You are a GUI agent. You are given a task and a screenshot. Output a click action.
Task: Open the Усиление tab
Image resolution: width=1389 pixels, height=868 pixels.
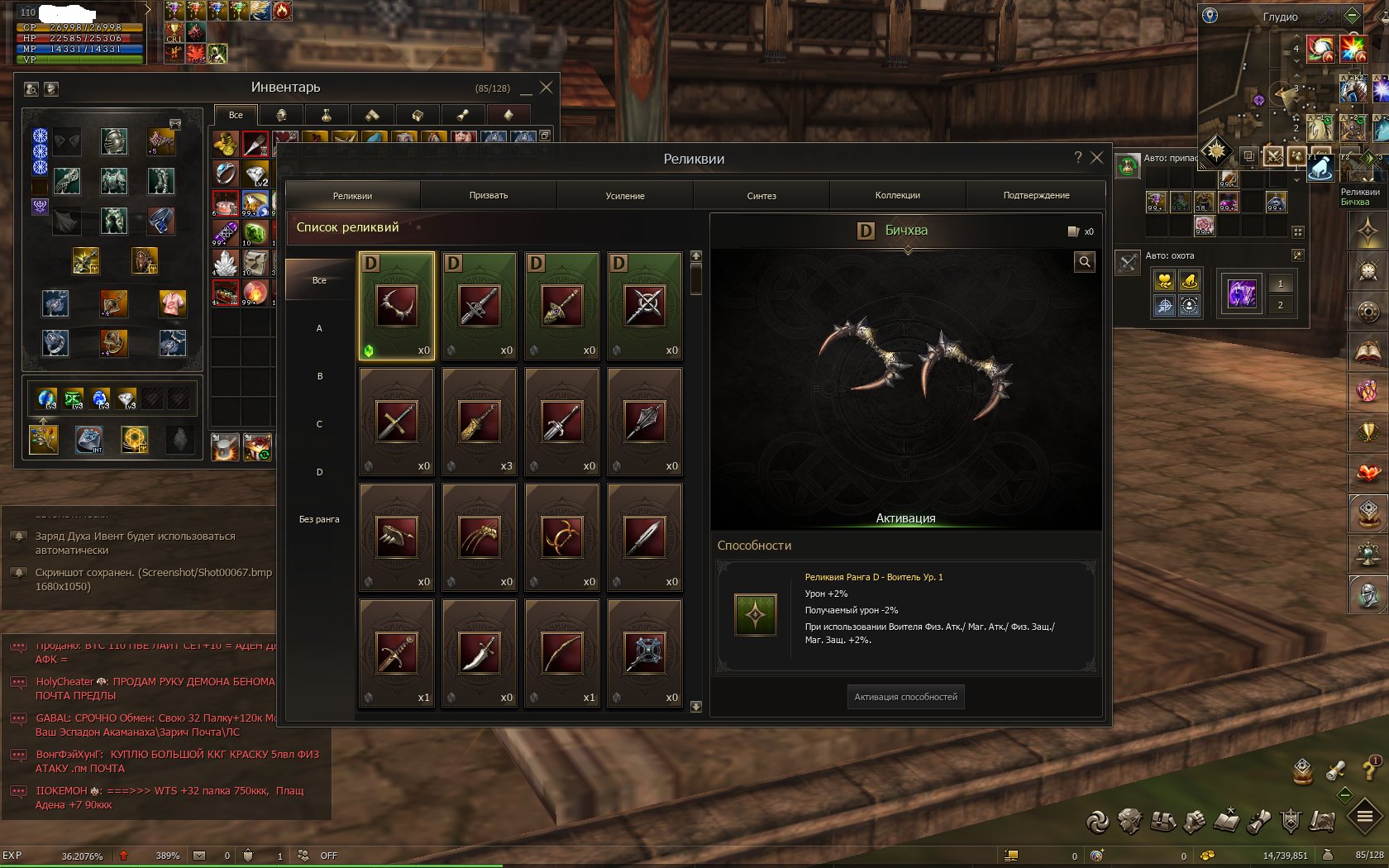click(625, 196)
